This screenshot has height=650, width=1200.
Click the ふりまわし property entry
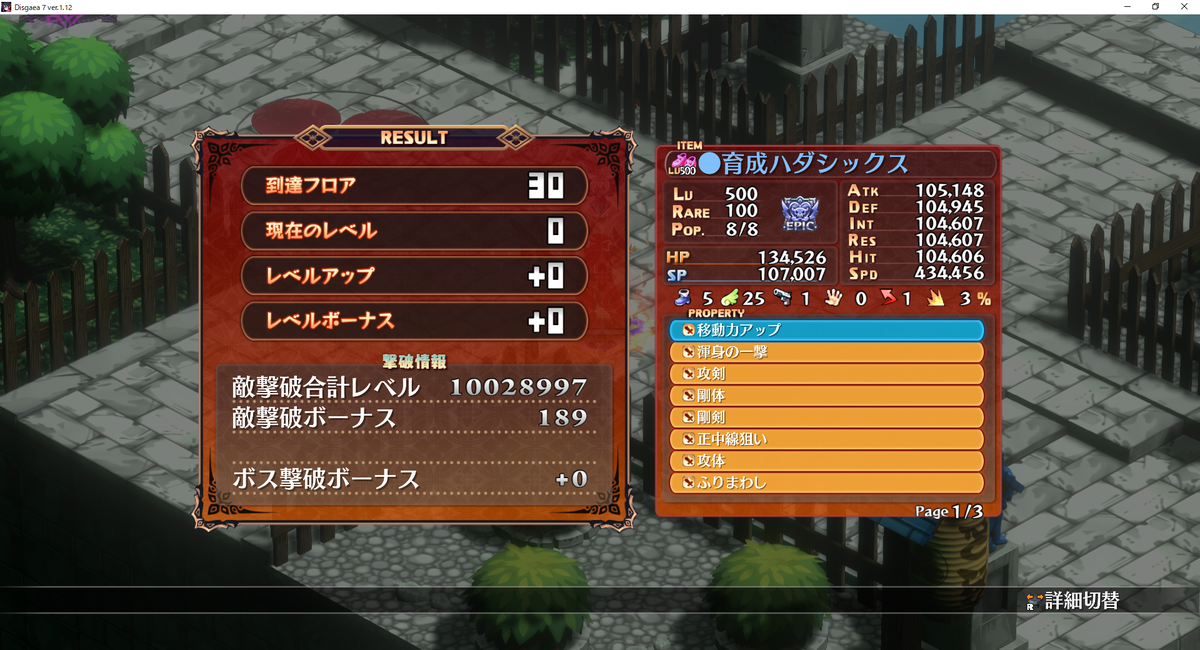826,484
